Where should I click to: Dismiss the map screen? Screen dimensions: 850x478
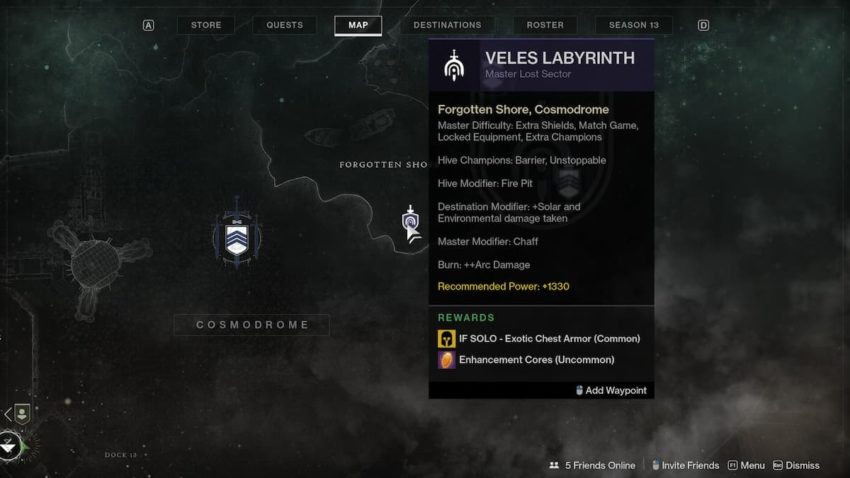[796, 465]
